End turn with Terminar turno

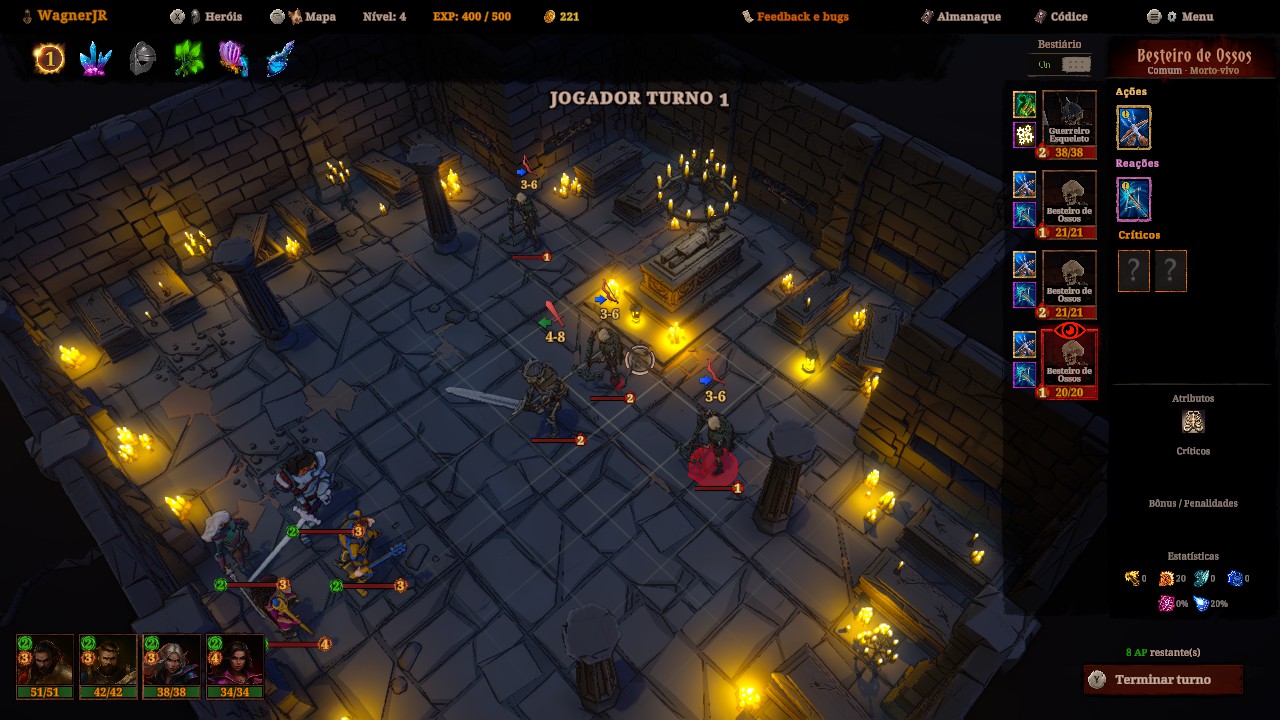tap(1162, 680)
